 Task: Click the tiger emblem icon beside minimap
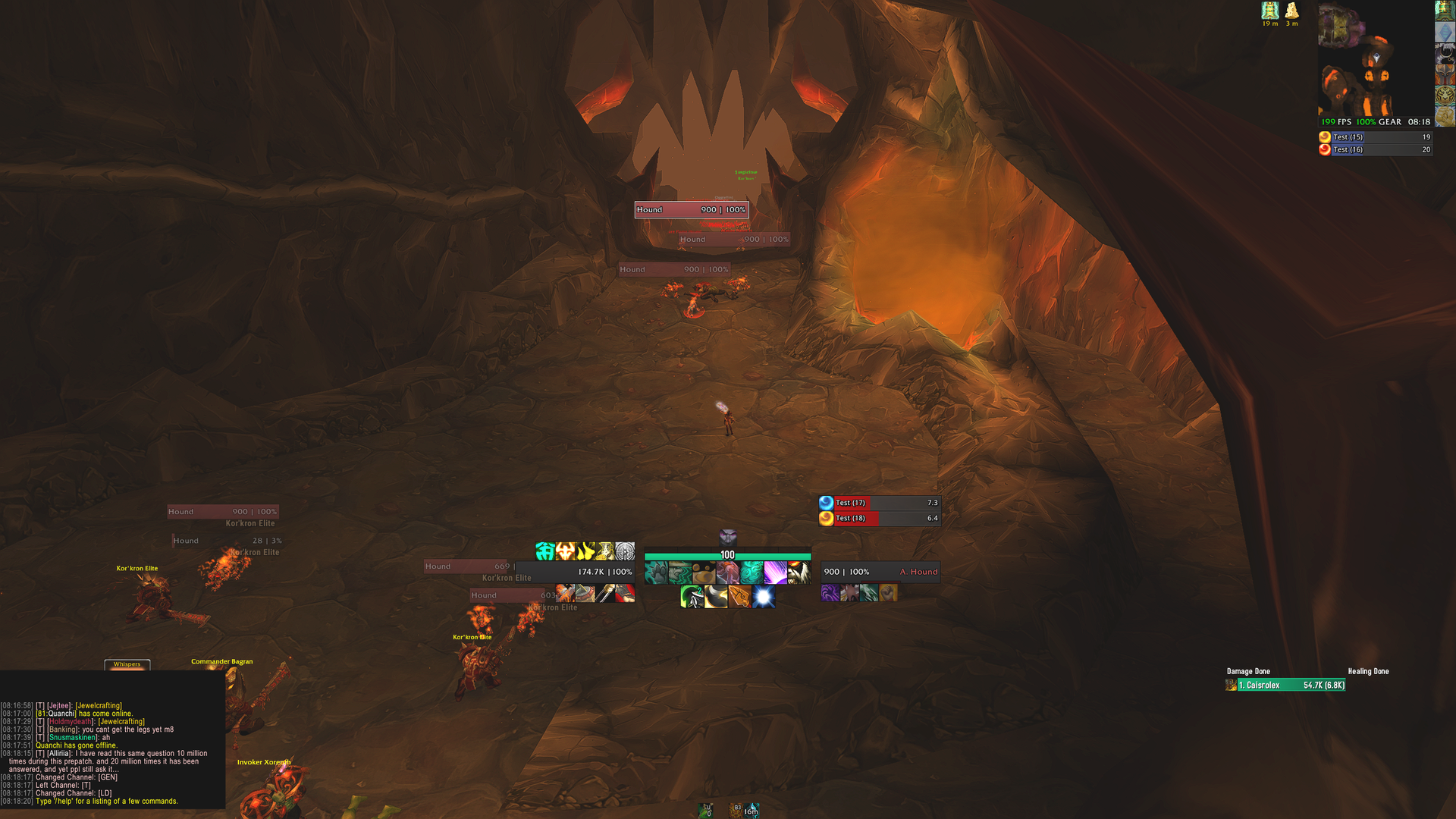pos(1445,96)
